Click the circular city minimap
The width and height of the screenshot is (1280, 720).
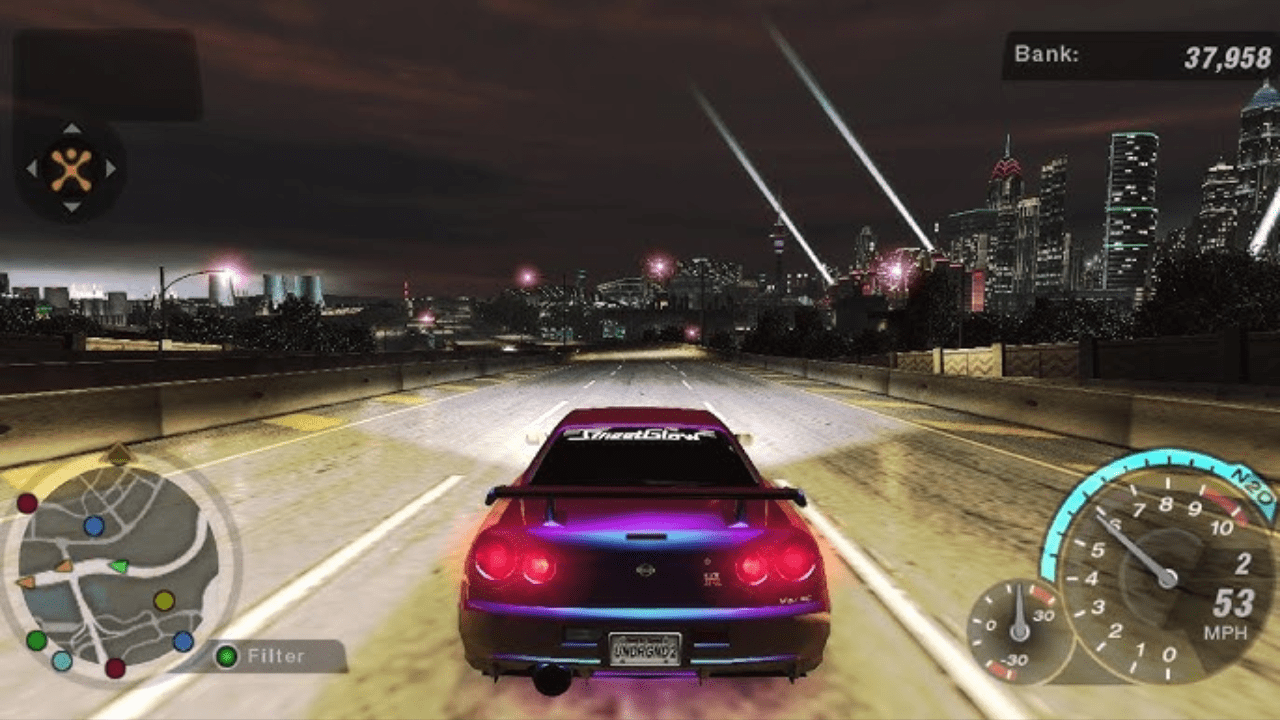pos(118,571)
